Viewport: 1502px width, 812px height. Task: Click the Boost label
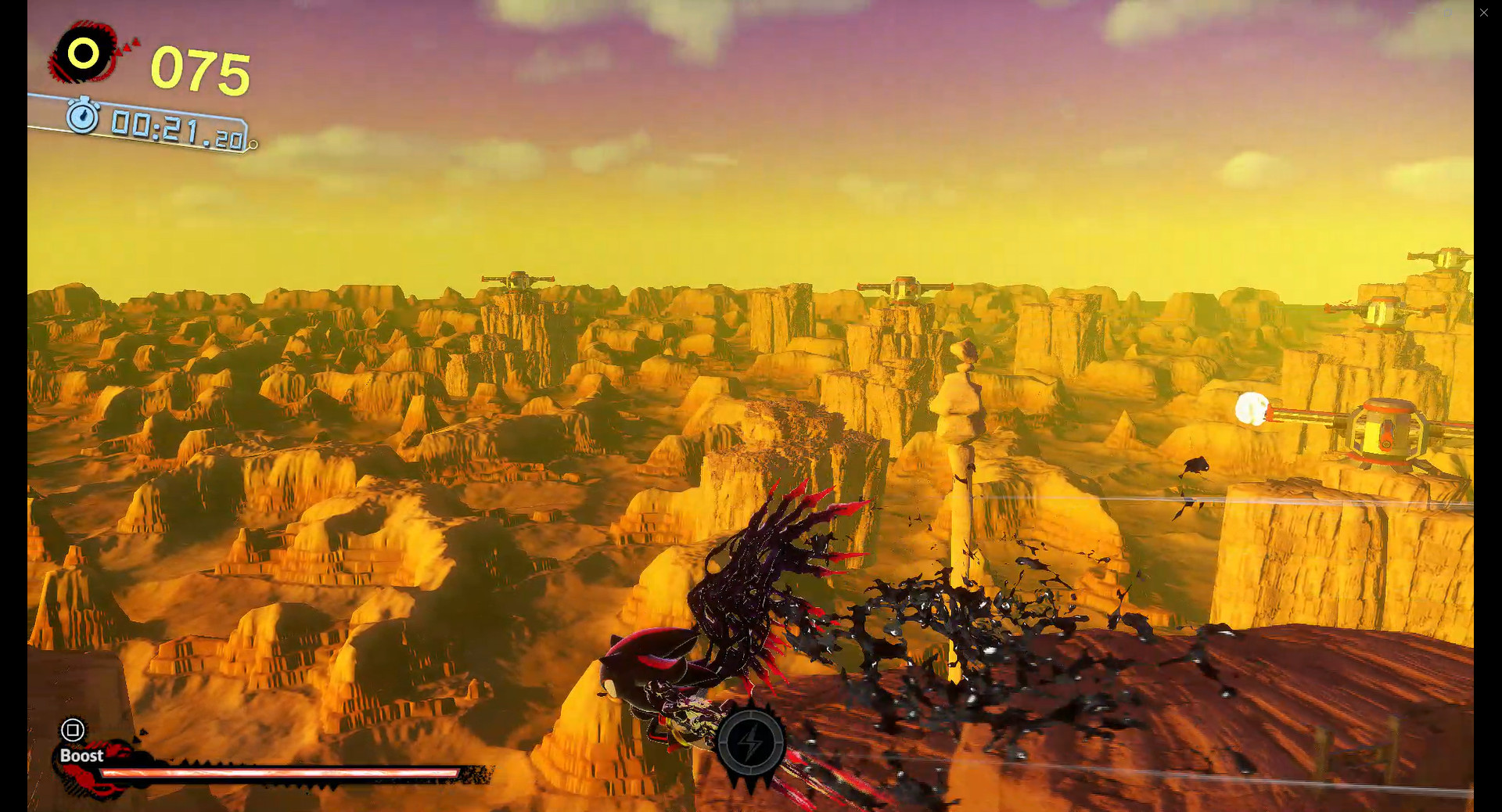[81, 756]
